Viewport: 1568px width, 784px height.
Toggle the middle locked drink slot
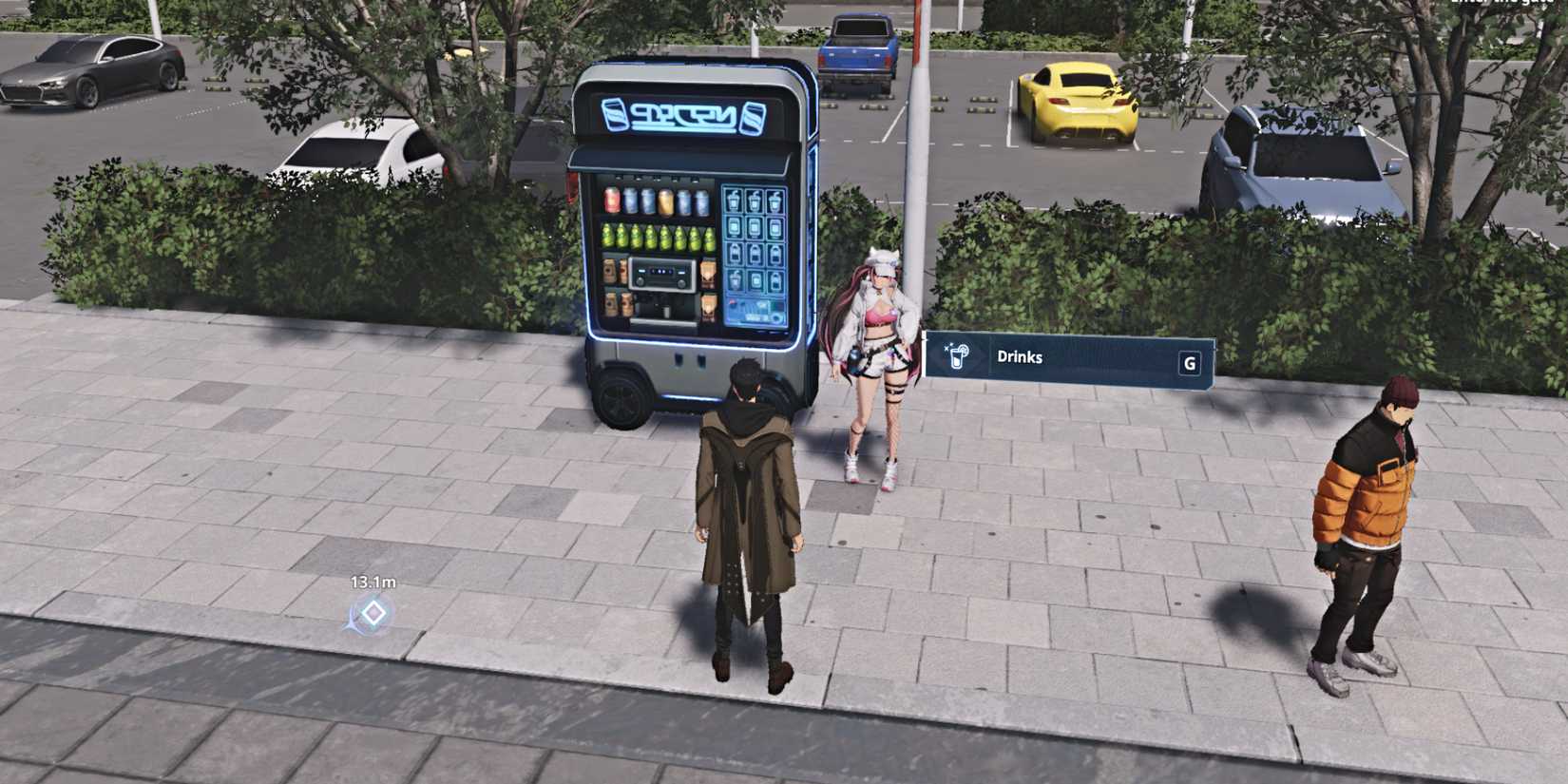click(755, 254)
